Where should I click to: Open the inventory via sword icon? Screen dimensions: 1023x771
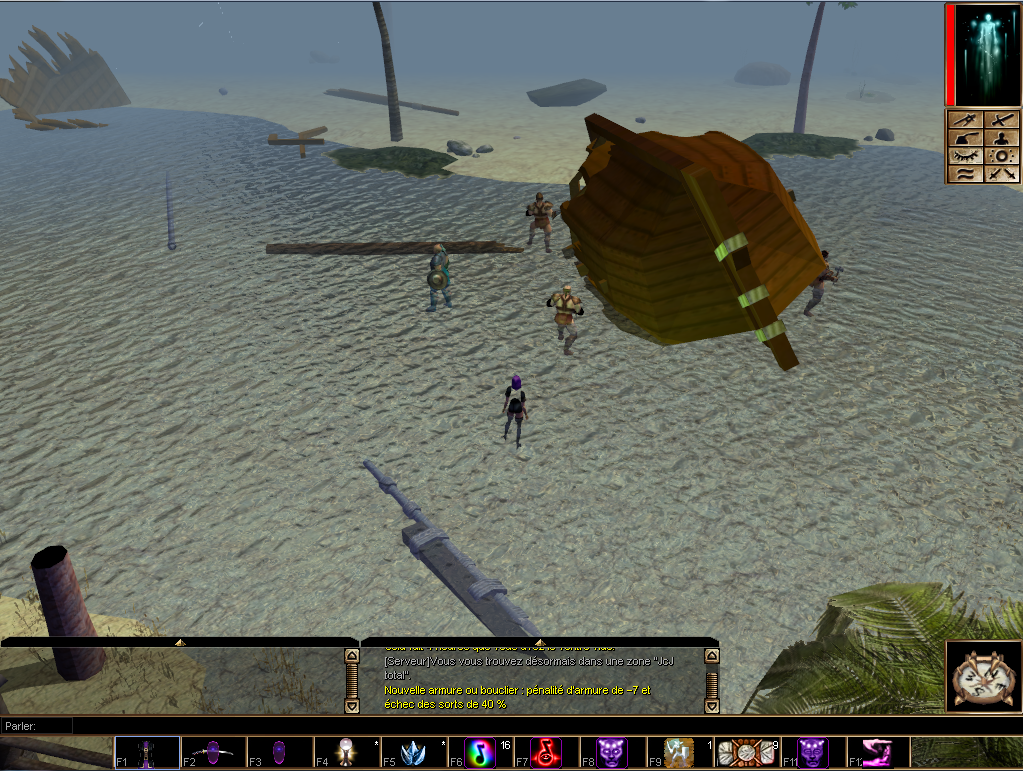pyautogui.click(x=1002, y=120)
